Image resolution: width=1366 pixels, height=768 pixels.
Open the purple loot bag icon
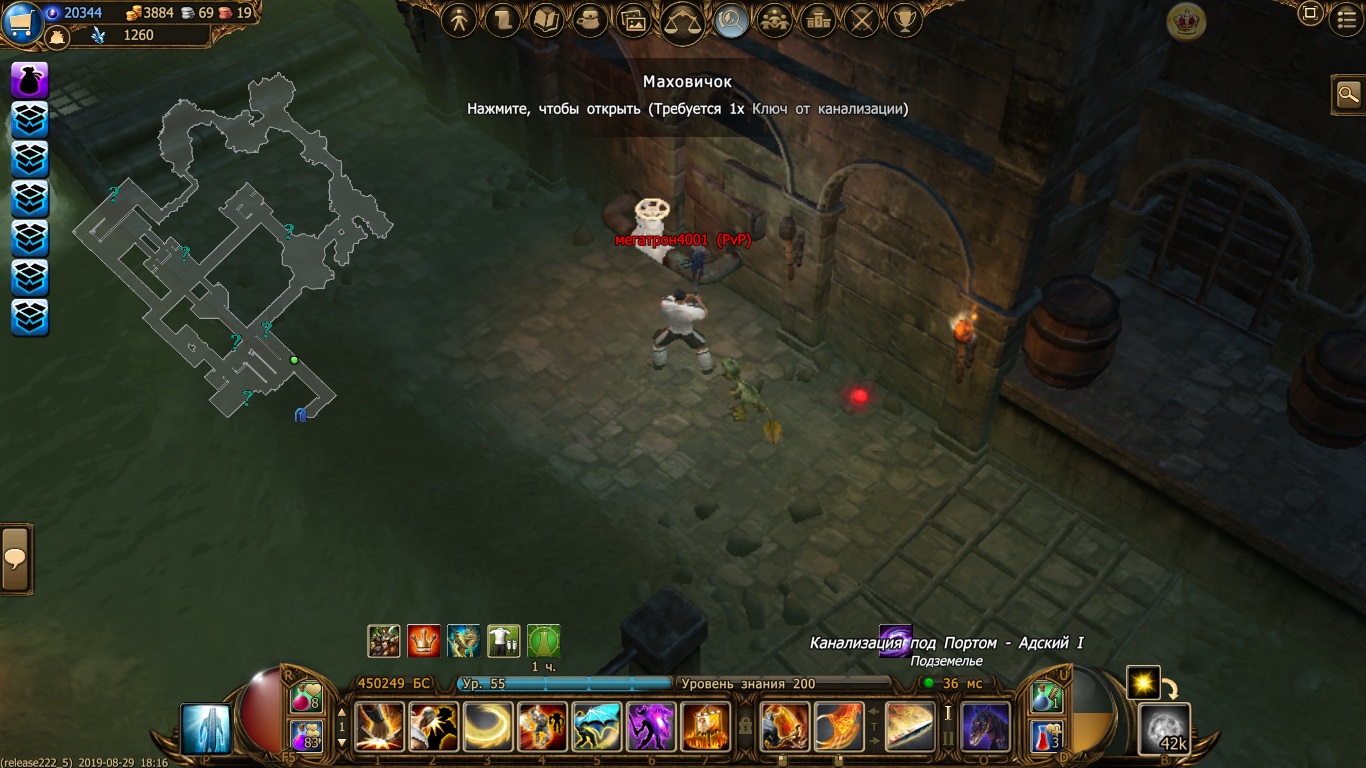[x=30, y=80]
